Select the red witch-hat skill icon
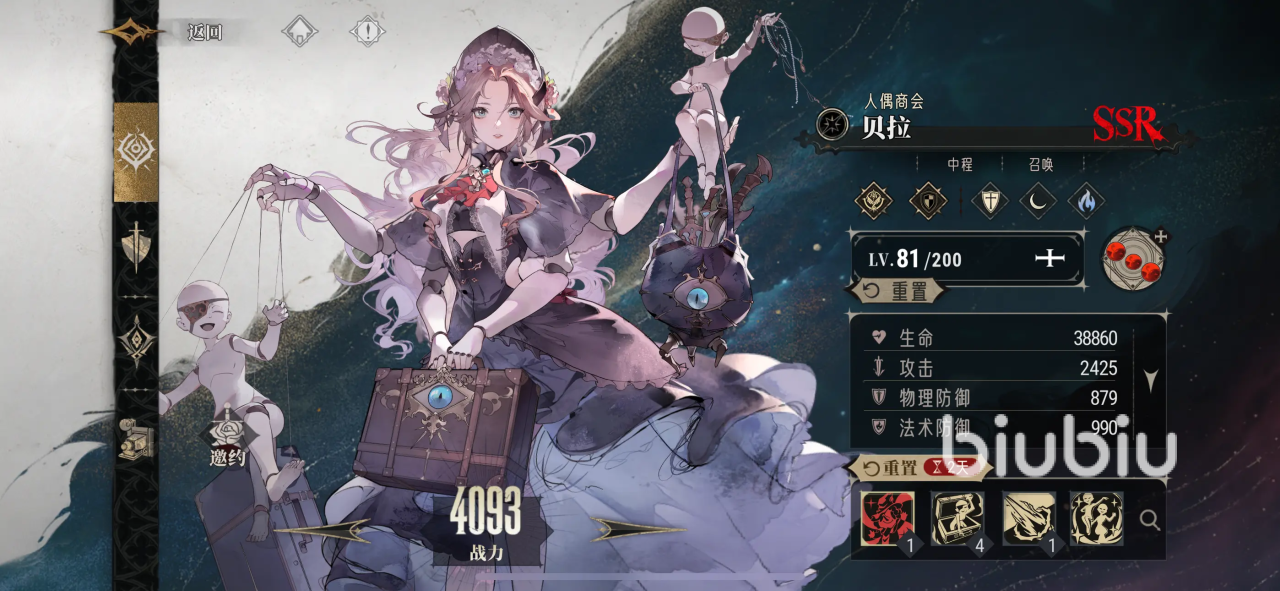The width and height of the screenshot is (1280, 591). 887,518
